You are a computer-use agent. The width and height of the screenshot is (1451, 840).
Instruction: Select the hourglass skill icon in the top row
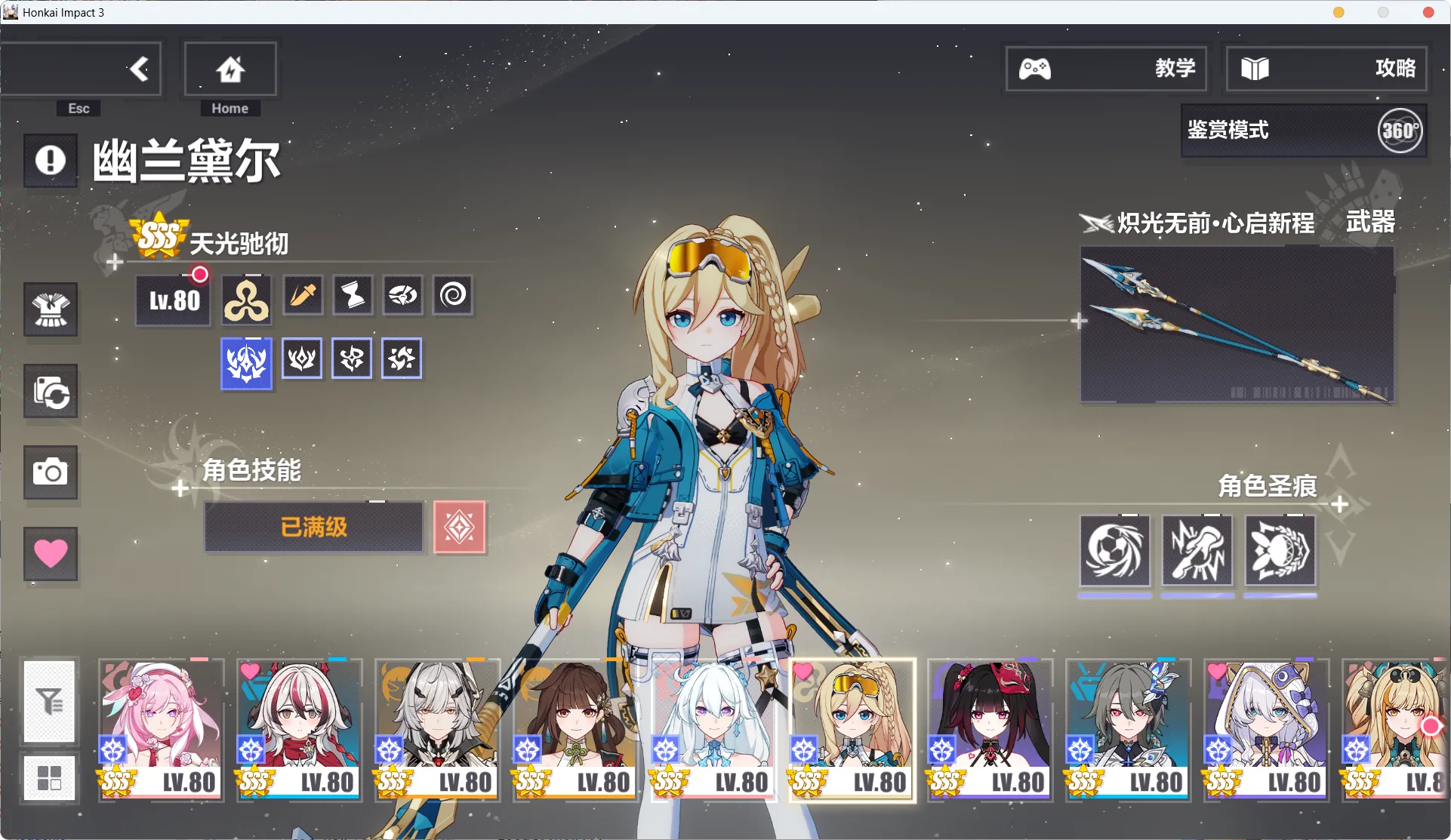353,296
